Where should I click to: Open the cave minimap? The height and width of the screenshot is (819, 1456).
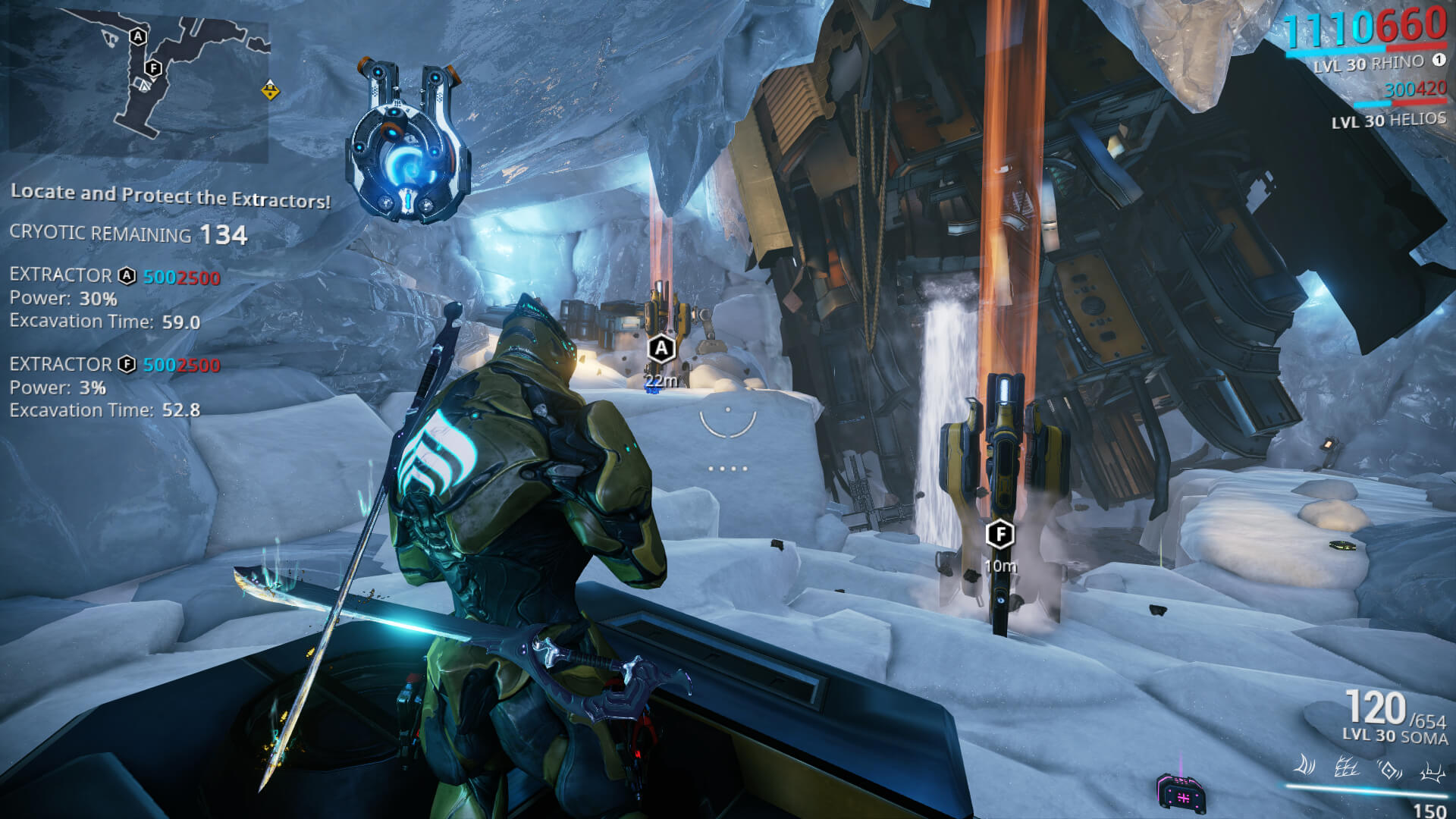138,83
